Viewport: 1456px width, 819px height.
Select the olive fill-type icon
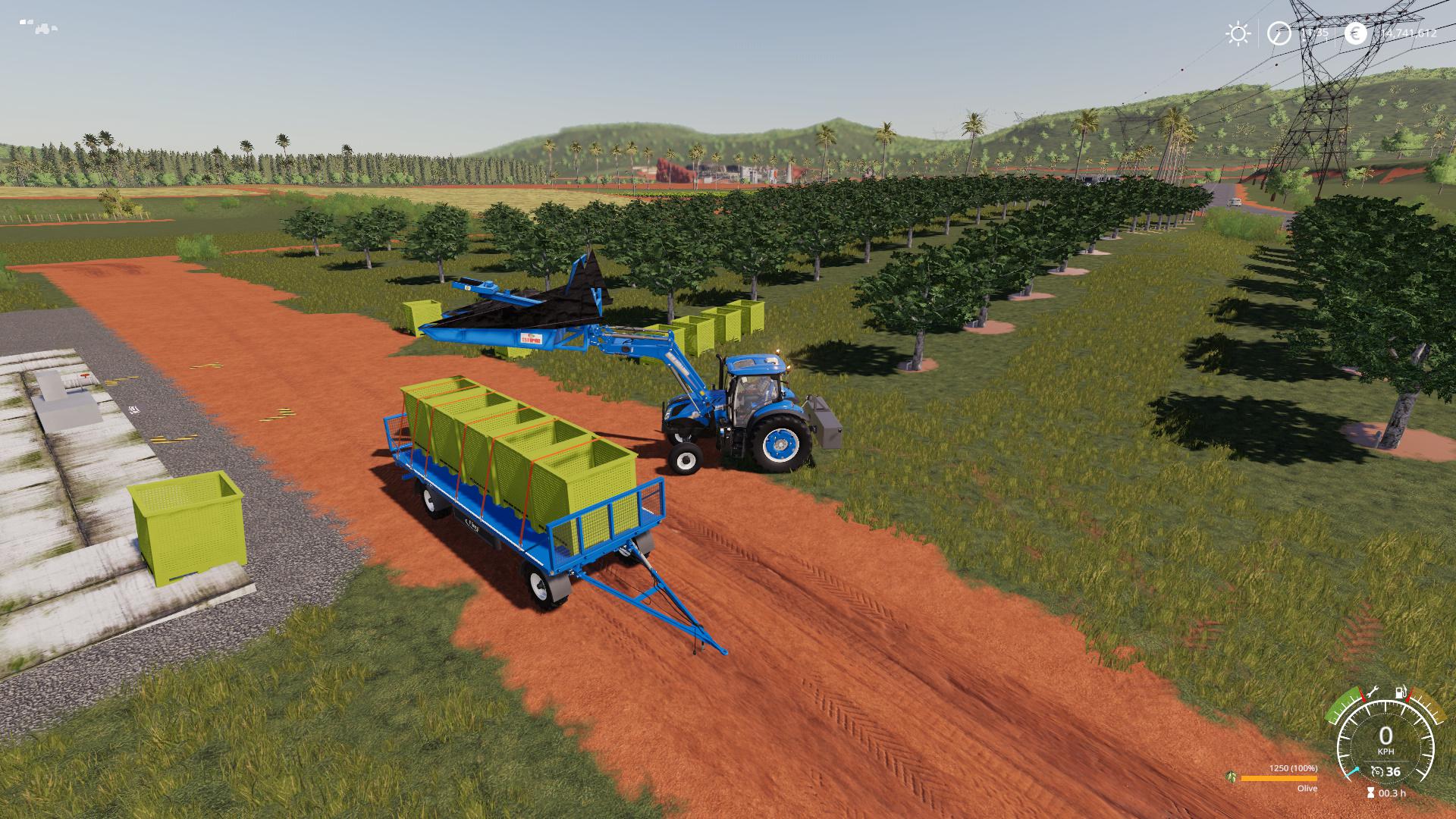pos(1230,777)
